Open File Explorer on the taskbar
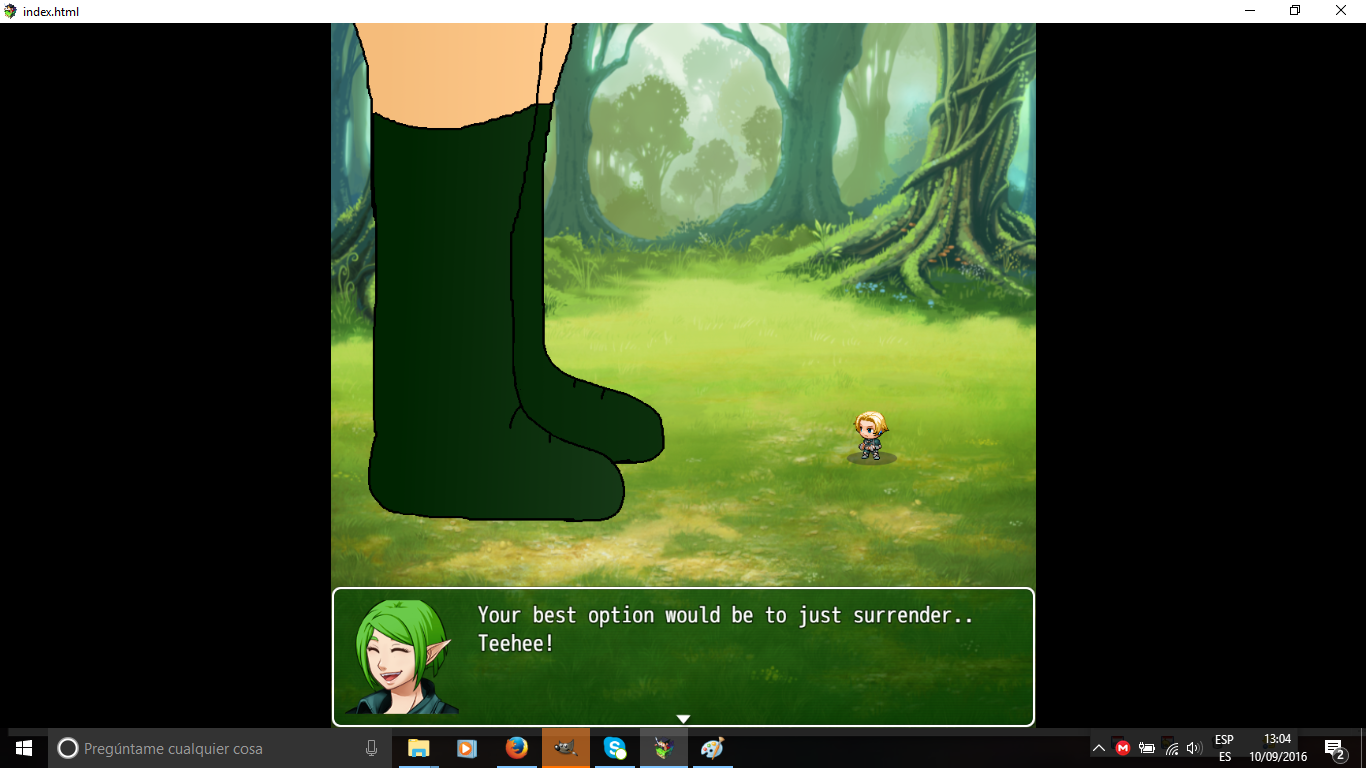Viewport: 1366px width, 768px height. point(418,748)
